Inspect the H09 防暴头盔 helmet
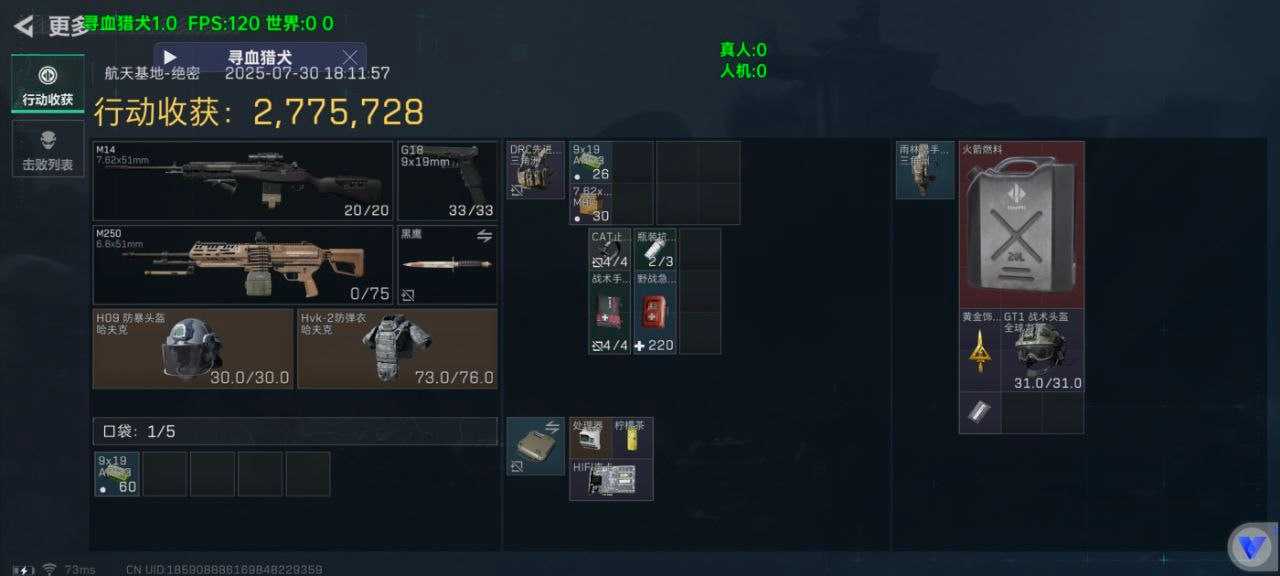This screenshot has height=576, width=1280. click(x=193, y=348)
